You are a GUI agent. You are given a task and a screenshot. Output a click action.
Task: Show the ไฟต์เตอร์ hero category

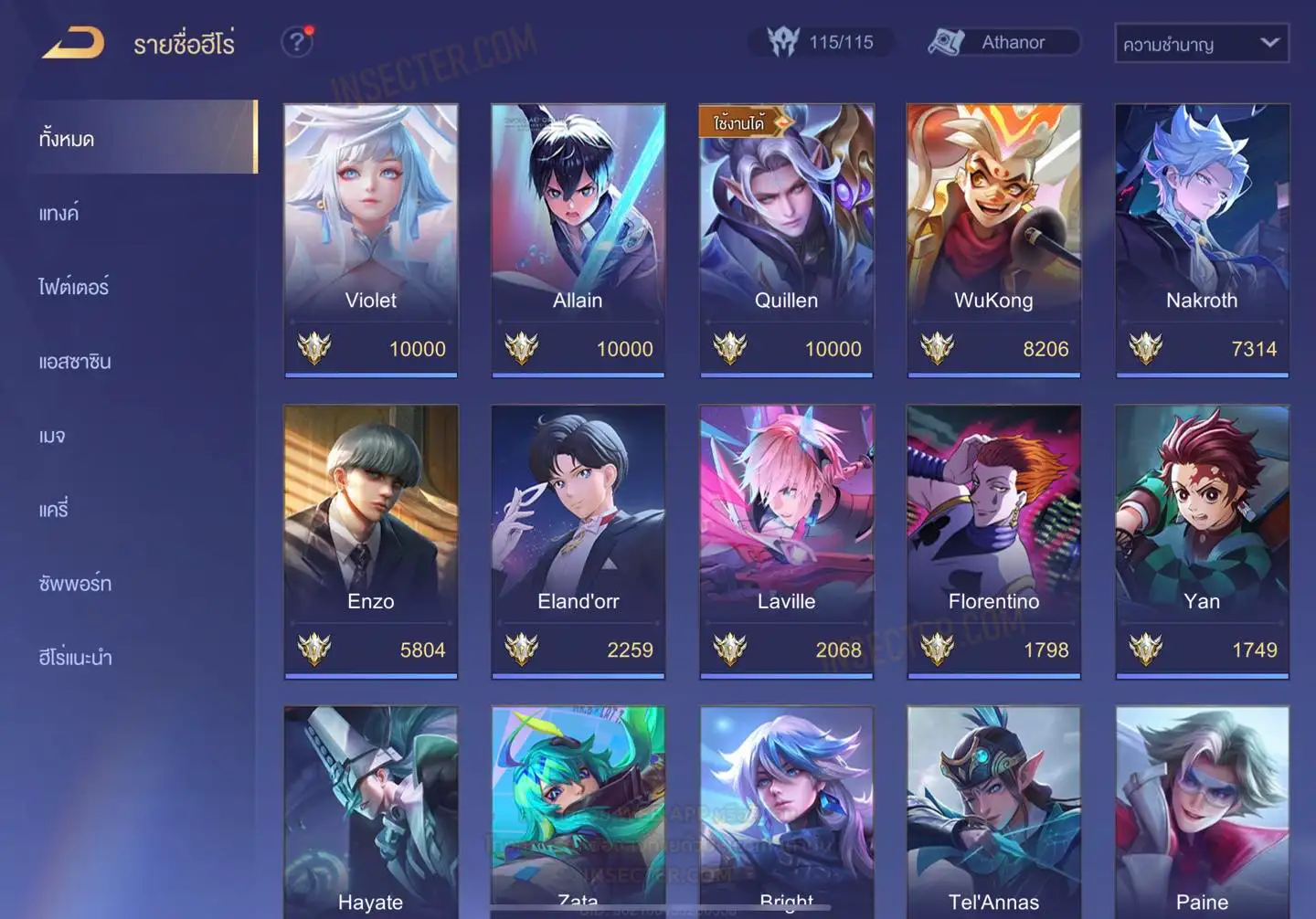point(73,287)
